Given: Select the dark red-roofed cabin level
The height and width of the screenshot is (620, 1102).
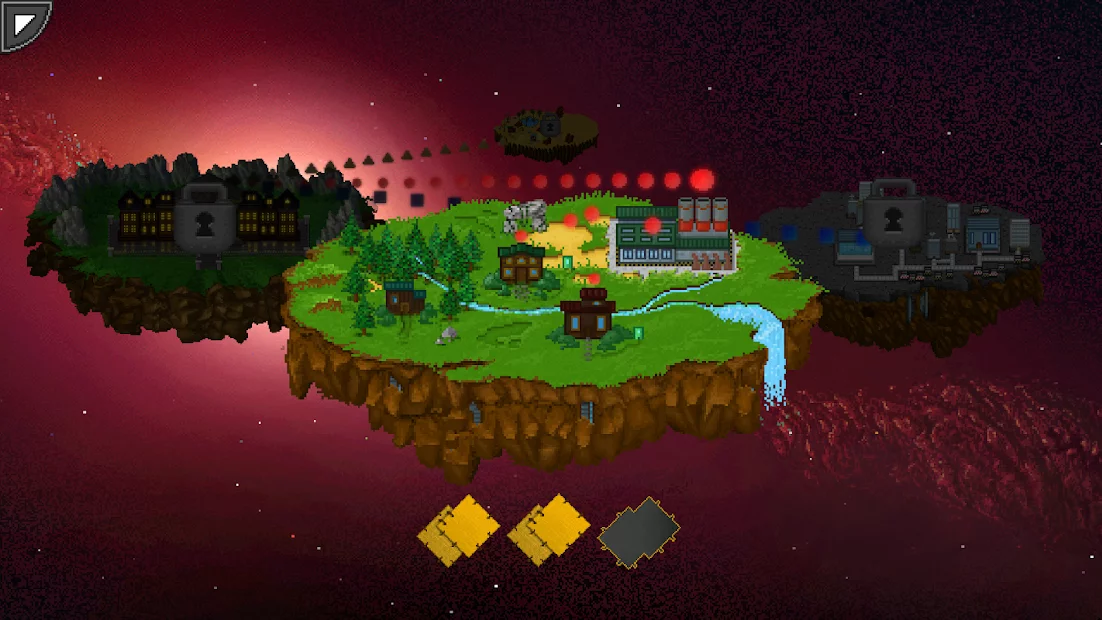Looking at the screenshot, I should coord(587,313).
